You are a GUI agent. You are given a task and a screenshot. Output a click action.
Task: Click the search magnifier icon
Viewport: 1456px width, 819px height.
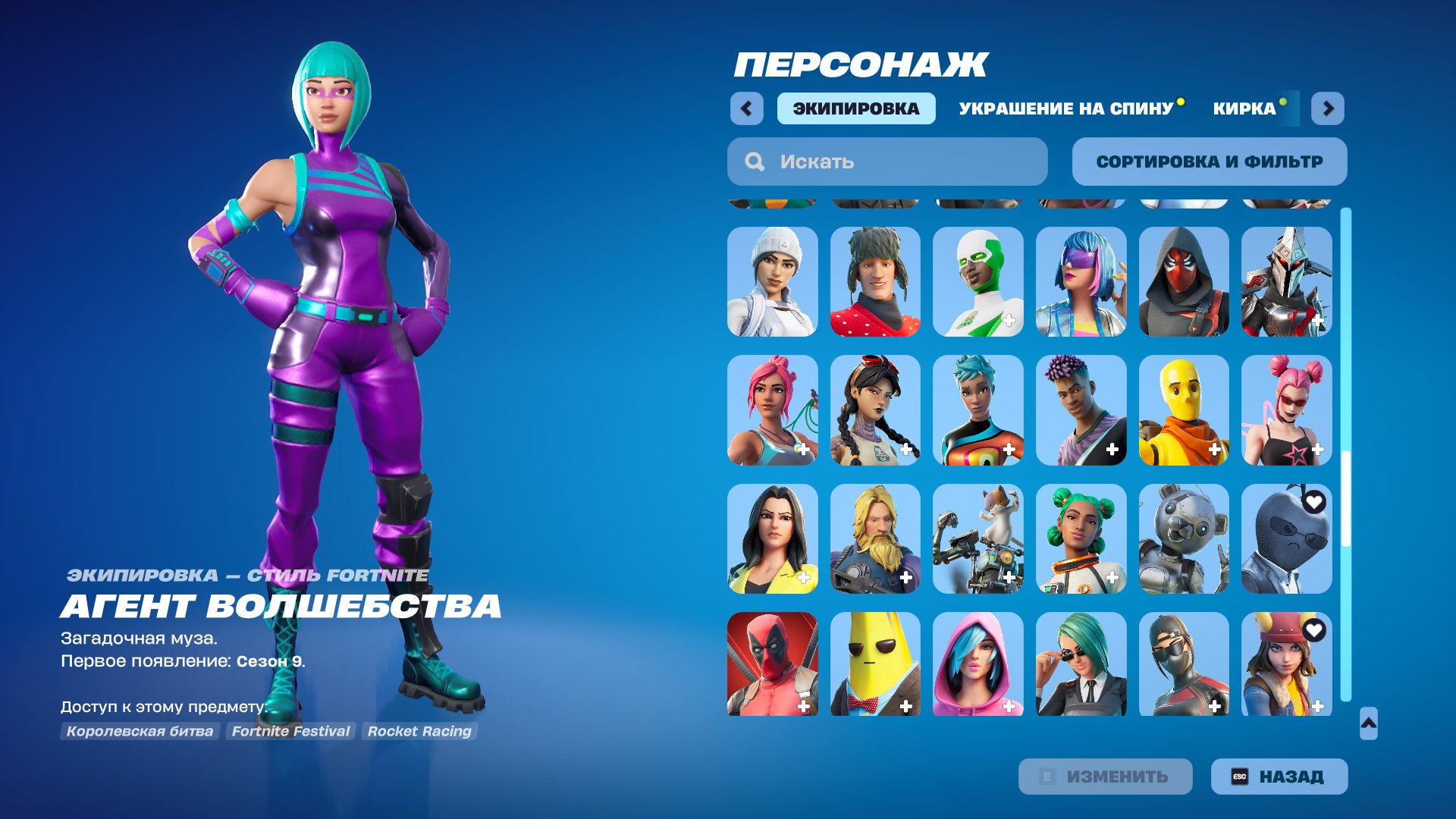[x=755, y=161]
